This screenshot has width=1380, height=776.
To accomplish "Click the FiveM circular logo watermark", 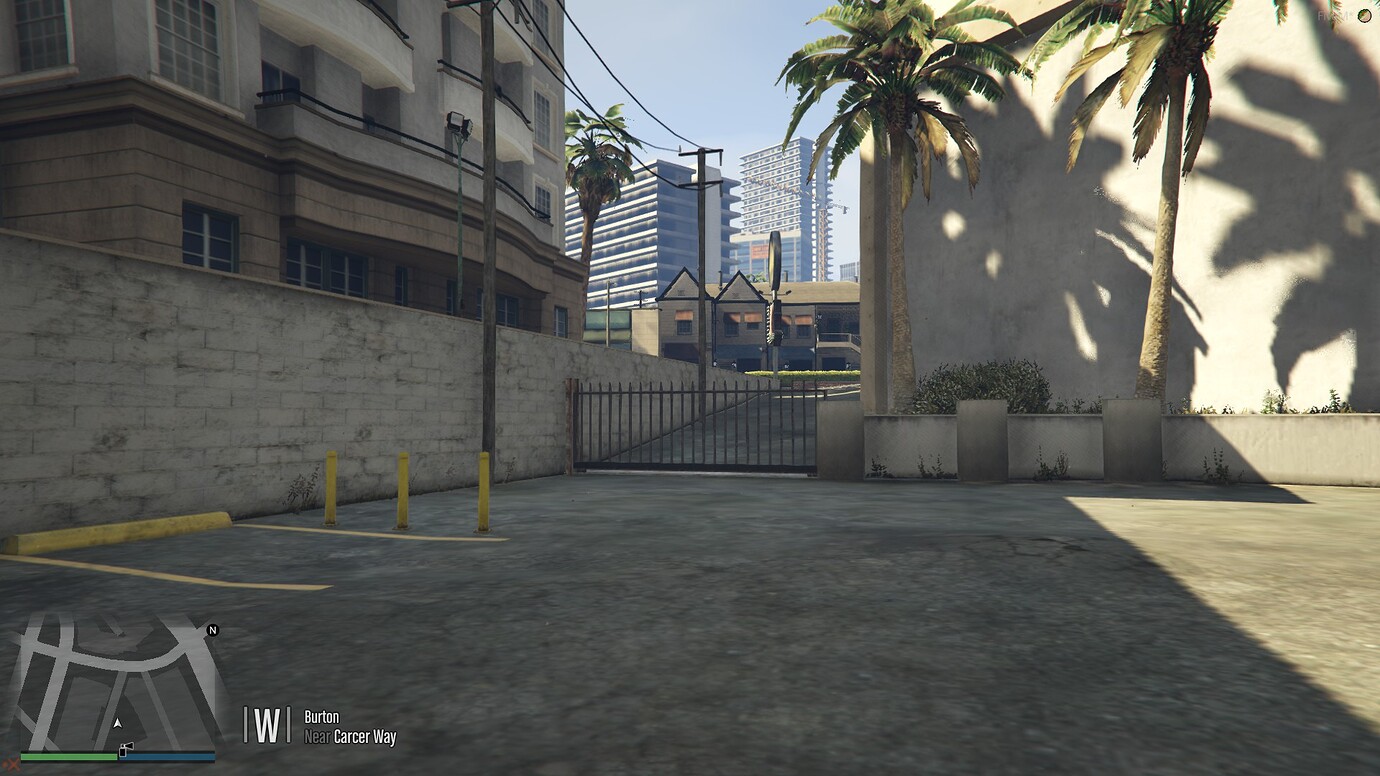I will pos(1366,15).
